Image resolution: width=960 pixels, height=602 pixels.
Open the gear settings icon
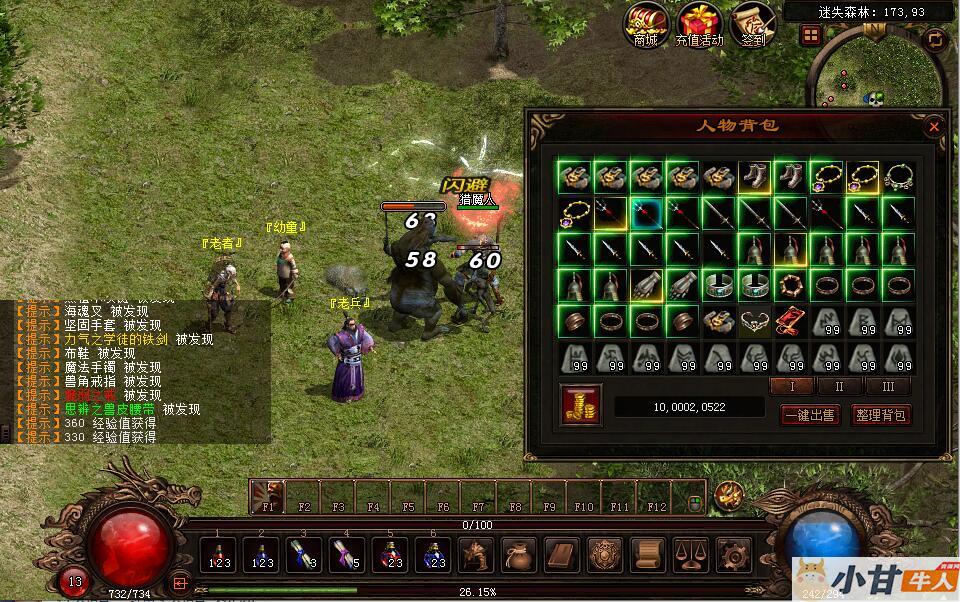click(x=735, y=555)
